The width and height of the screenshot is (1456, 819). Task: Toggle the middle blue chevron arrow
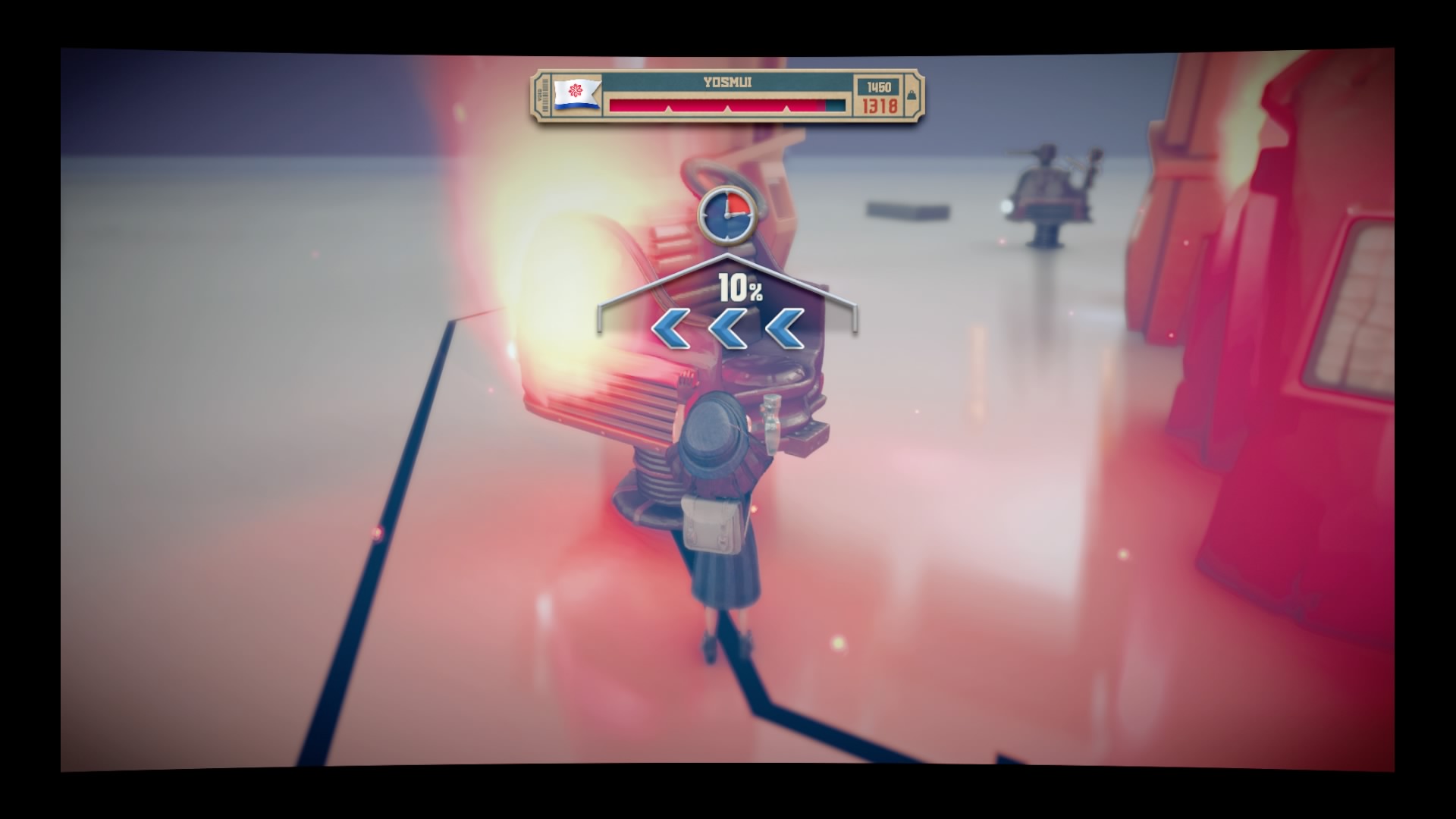[x=726, y=328]
